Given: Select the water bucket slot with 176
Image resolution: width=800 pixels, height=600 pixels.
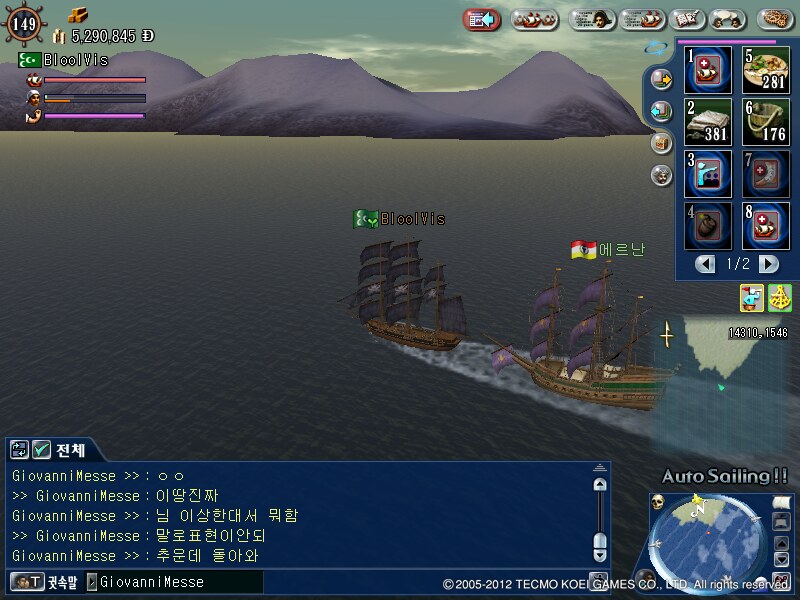Looking at the screenshot, I should tap(766, 122).
